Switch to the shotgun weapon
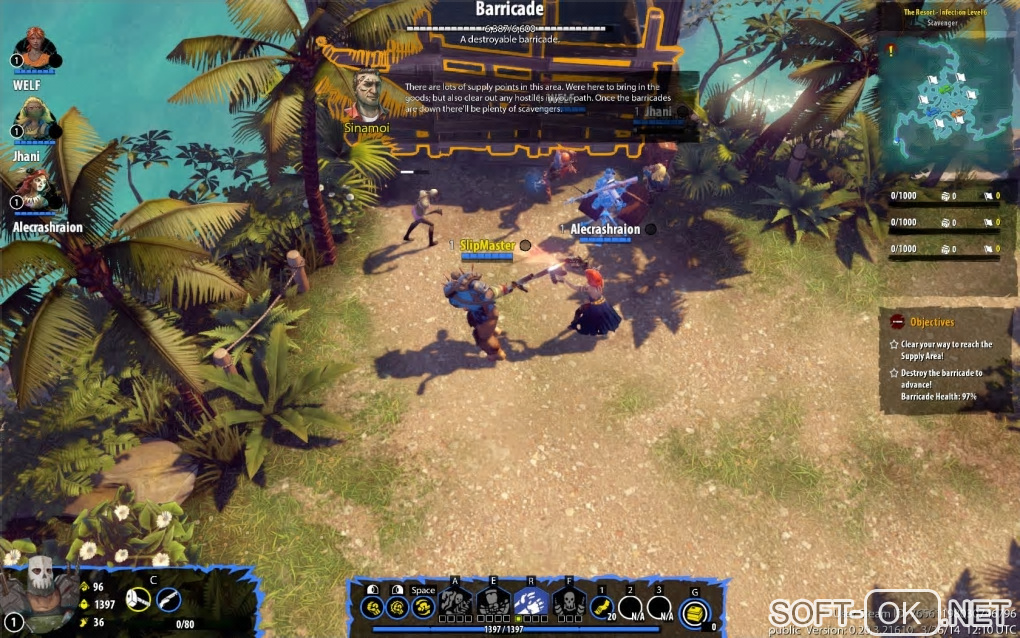This screenshot has height=638, width=1020. click(x=169, y=600)
